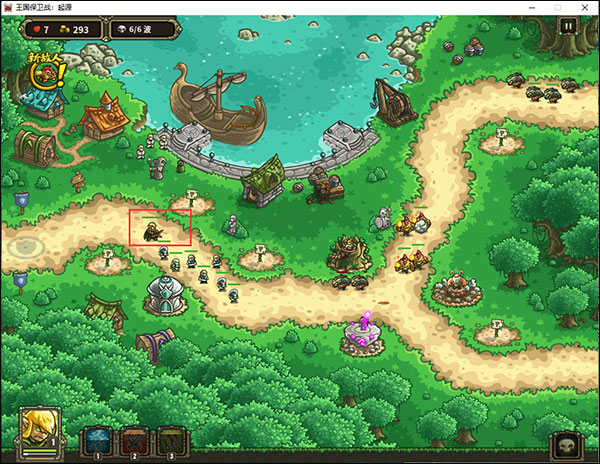The width and height of the screenshot is (600, 464).
Task: Call reinforcements with the crossed swords ability
Action: pyautogui.click(x=135, y=439)
